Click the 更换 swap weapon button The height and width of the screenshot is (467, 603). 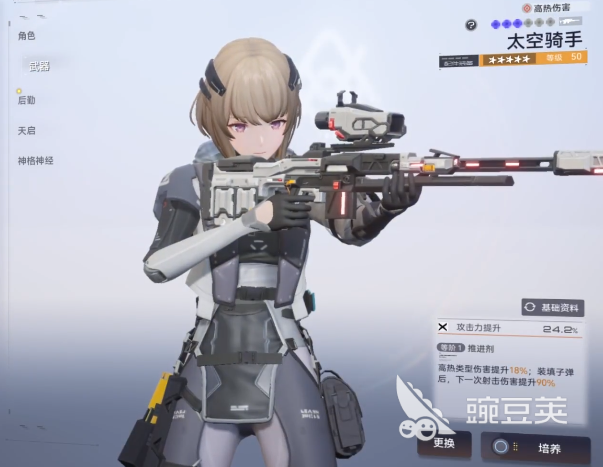point(436,442)
